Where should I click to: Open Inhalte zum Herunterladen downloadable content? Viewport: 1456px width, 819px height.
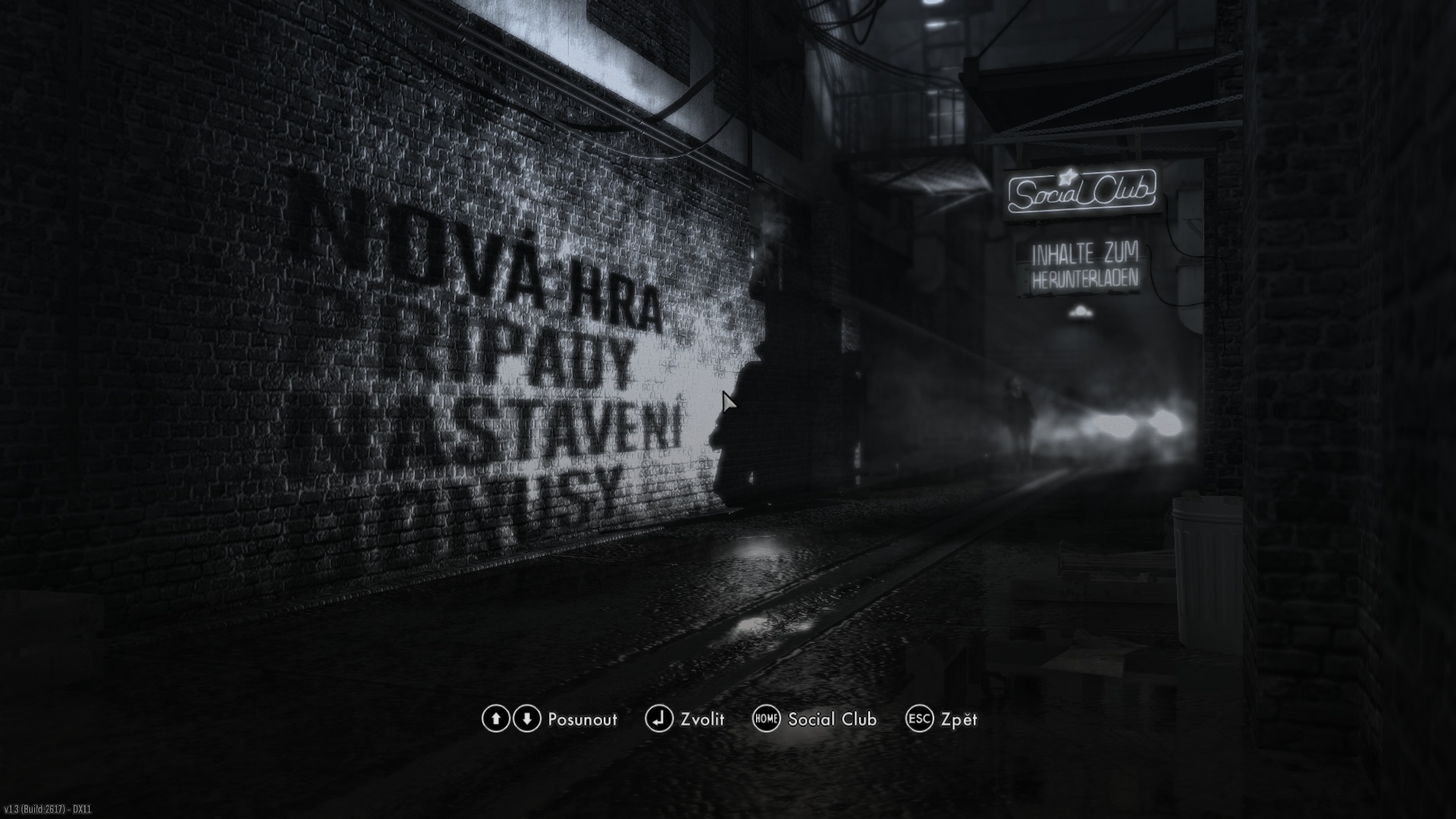tap(1084, 267)
